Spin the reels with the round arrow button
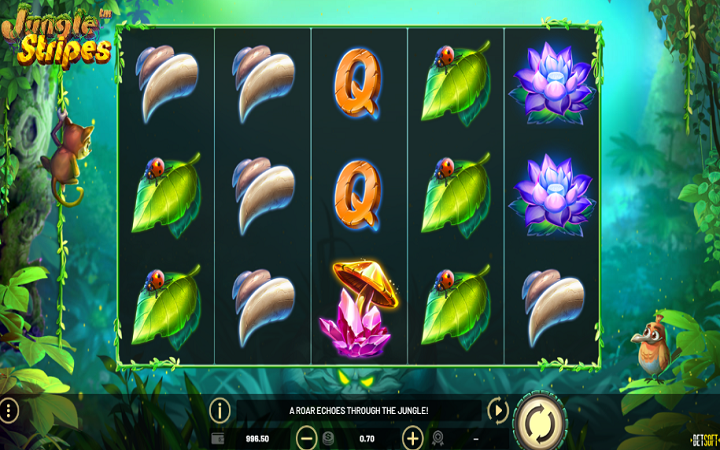720x450 pixels. click(x=540, y=421)
